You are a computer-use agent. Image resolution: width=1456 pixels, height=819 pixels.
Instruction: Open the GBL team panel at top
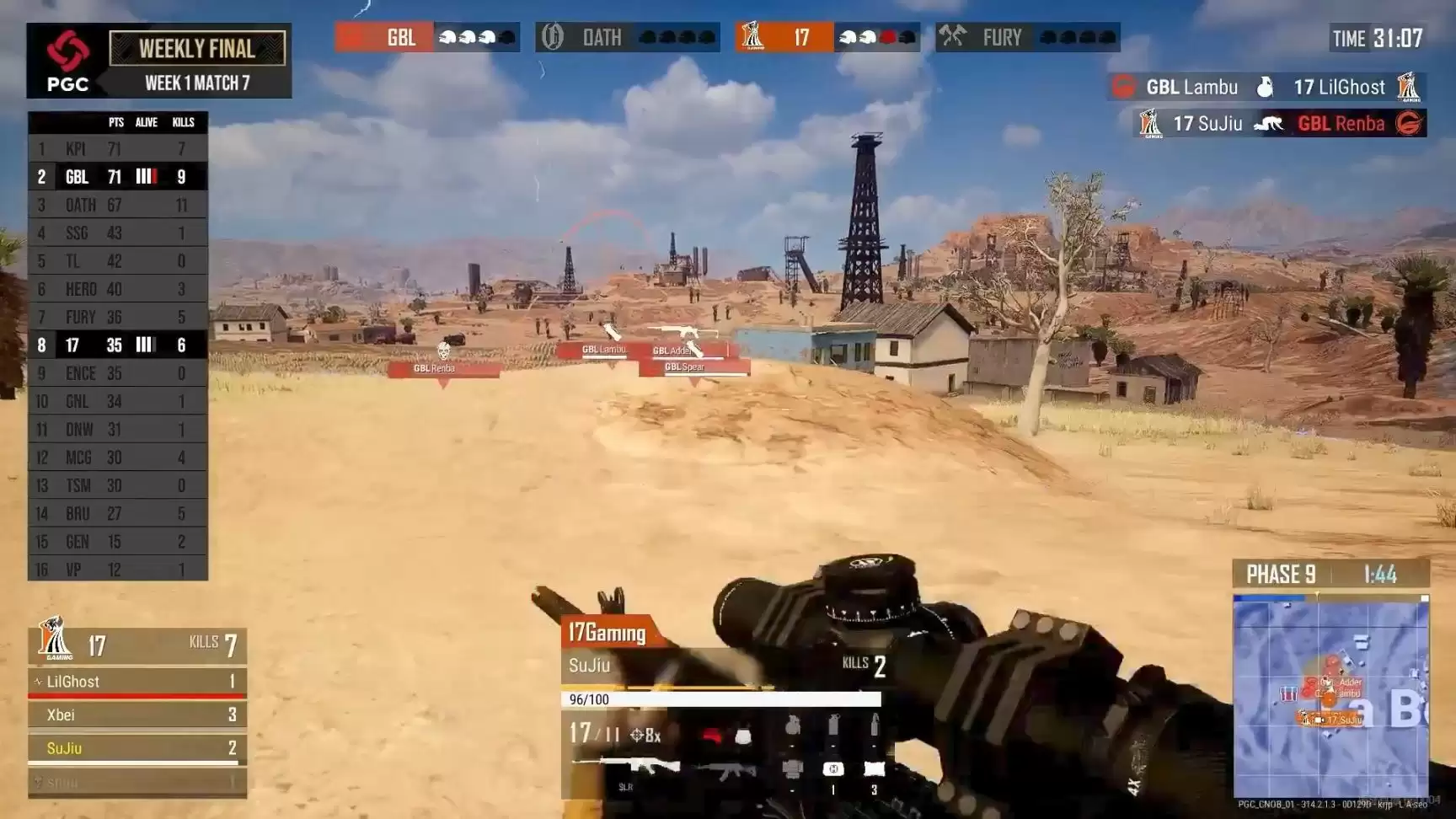(x=427, y=38)
